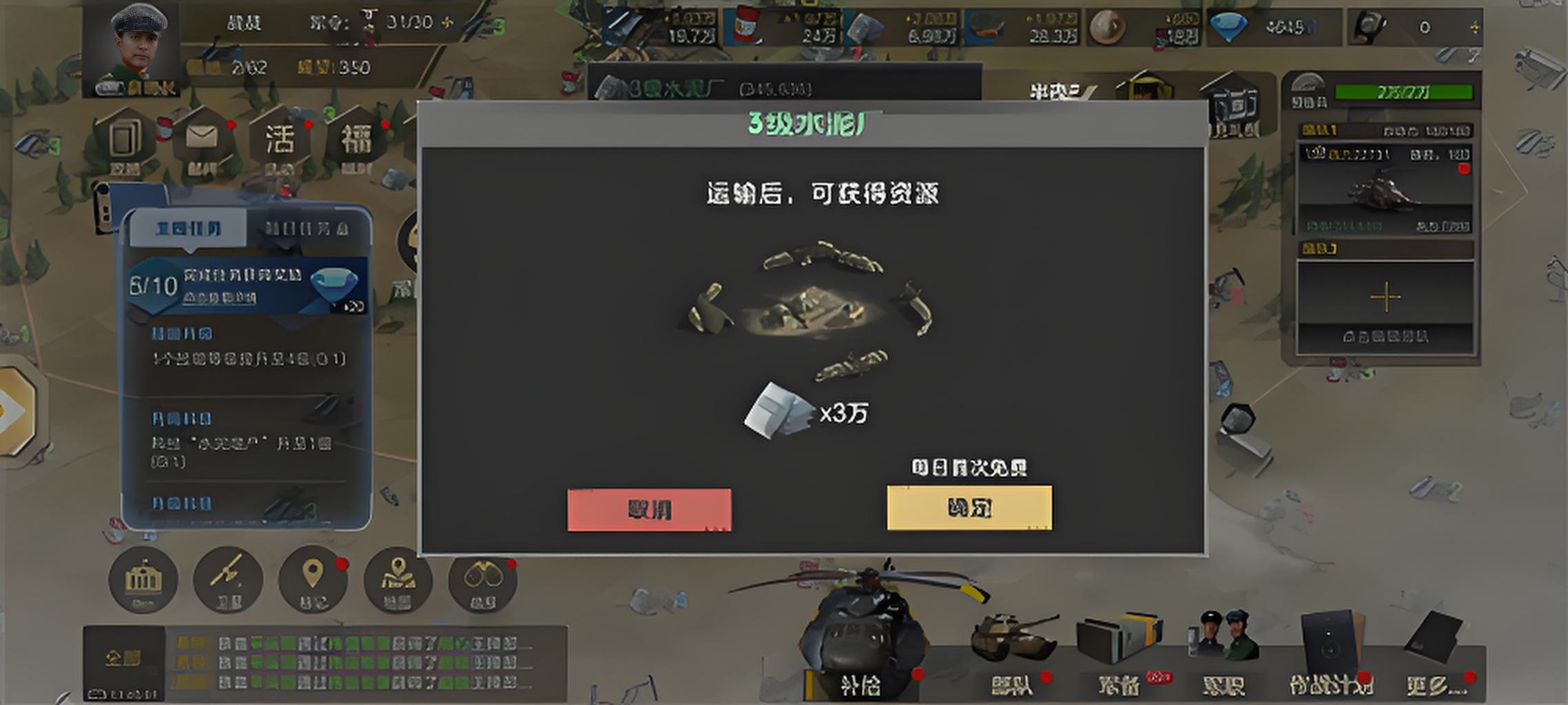Screen dimensions: 1568x705
Task: Open the map with pin round icon
Action: [398, 580]
